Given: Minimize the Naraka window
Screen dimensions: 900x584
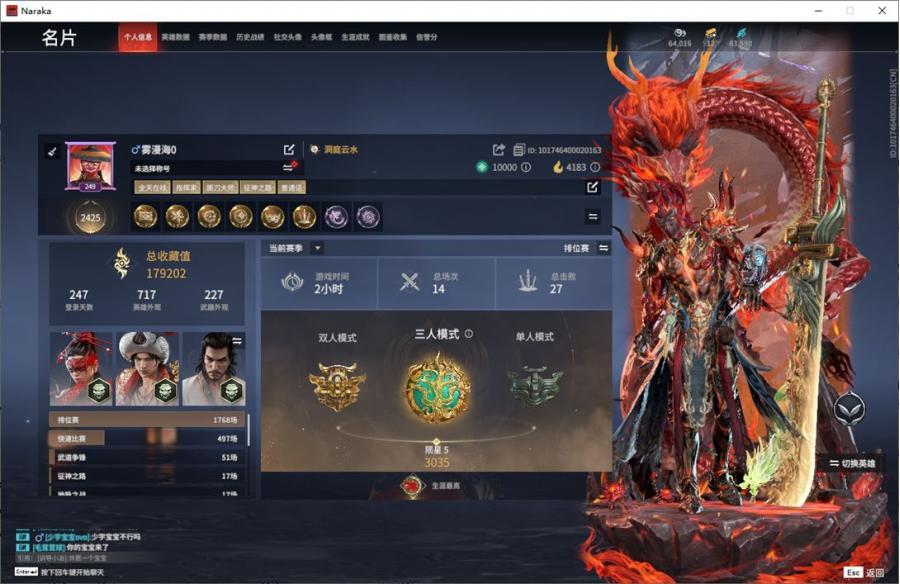Looking at the screenshot, I should (x=817, y=10).
